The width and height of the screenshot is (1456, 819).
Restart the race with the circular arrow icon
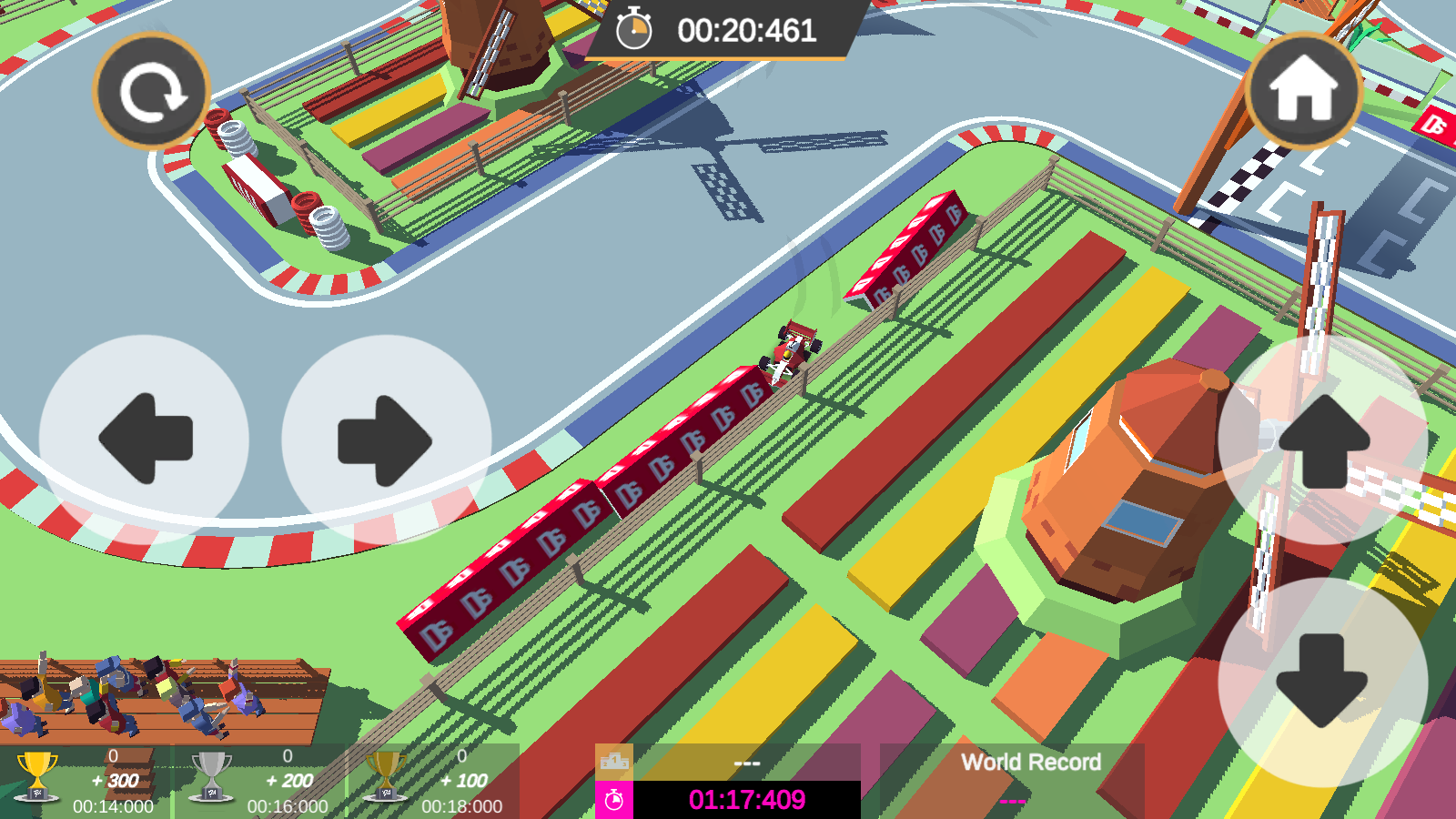pyautogui.click(x=152, y=91)
